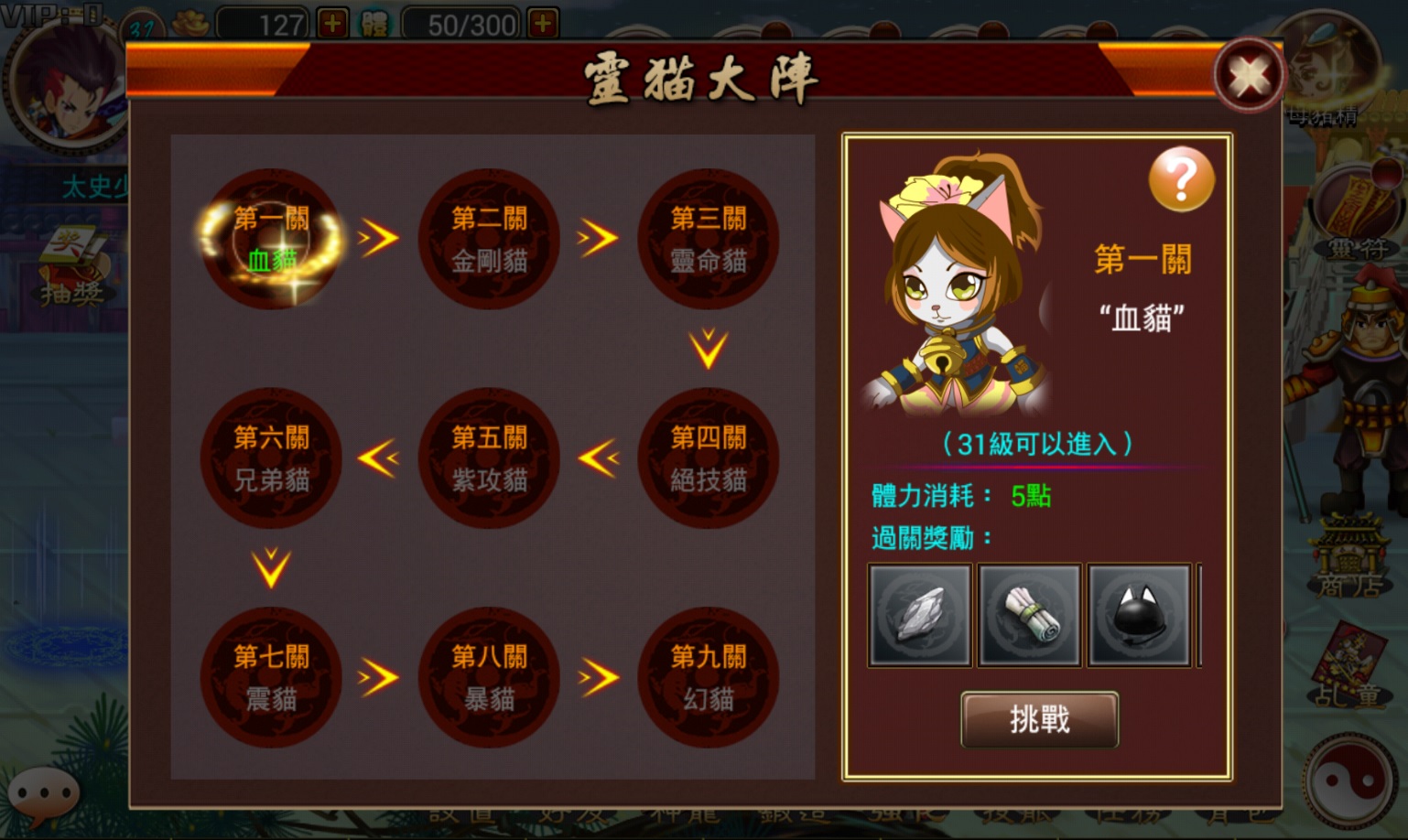Refill stamina with the plus button
The height and width of the screenshot is (840, 1408).
[x=543, y=23]
